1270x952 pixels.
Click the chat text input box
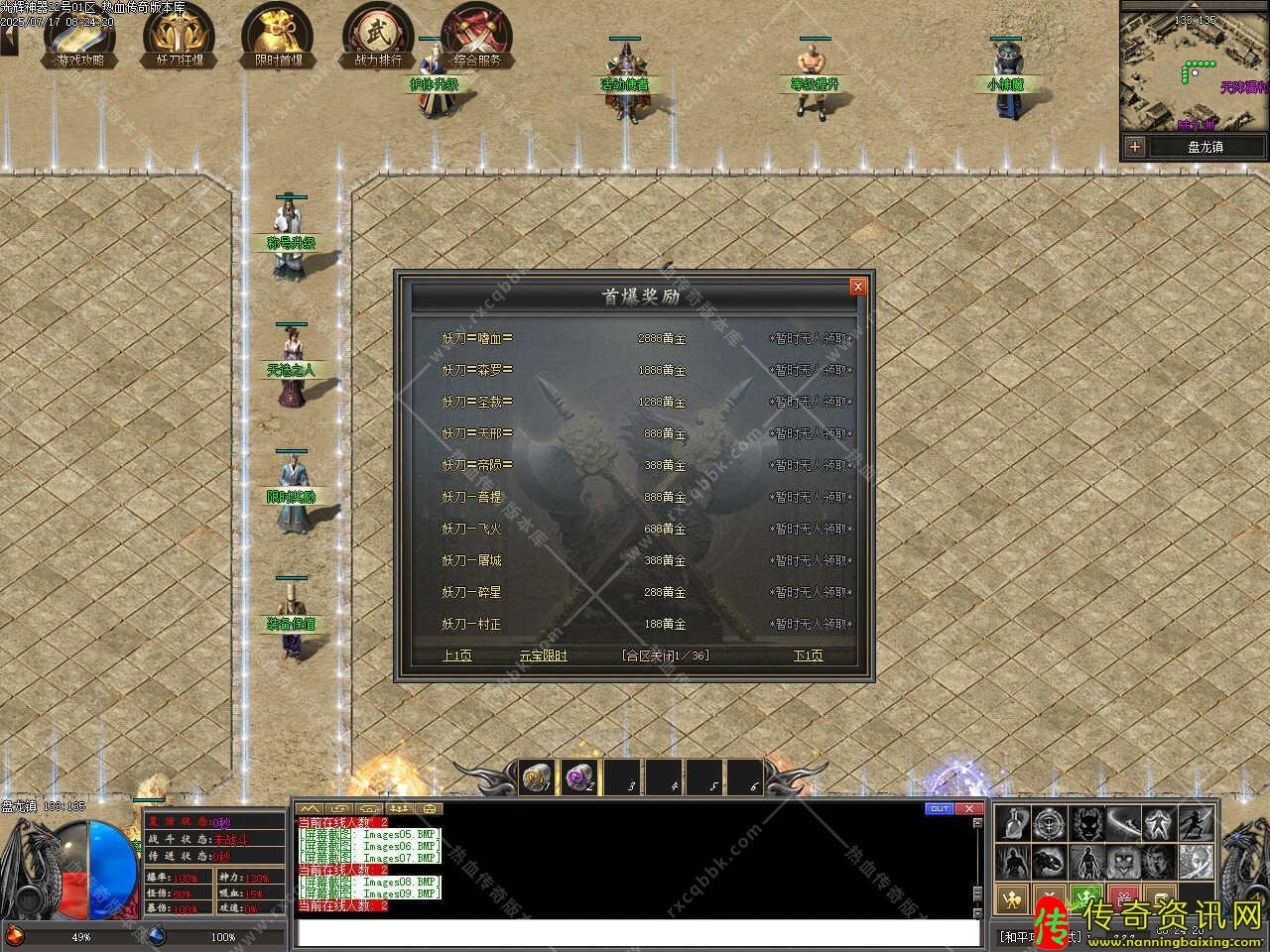637,933
